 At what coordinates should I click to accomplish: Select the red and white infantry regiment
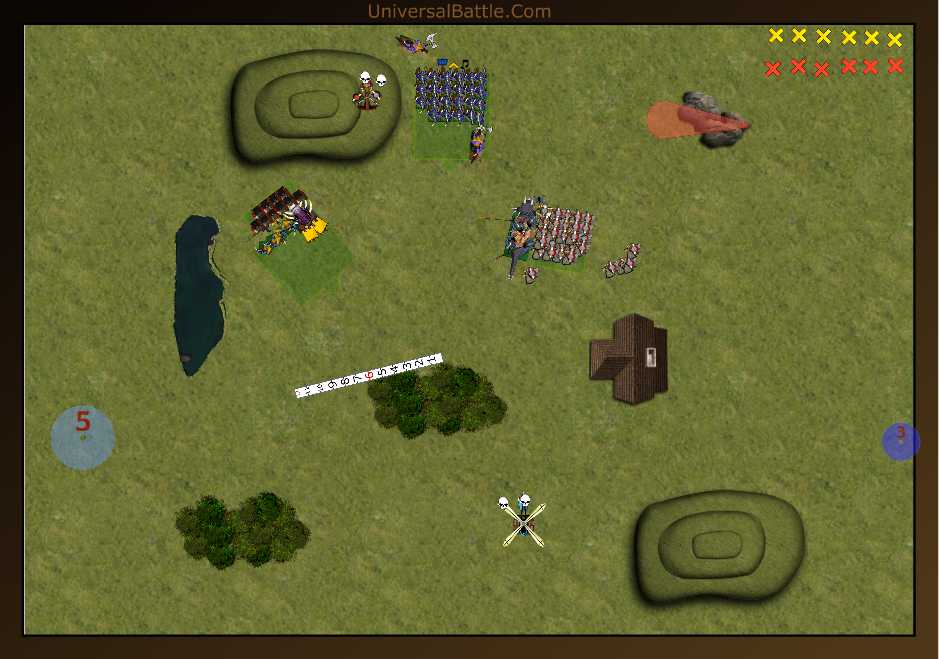point(563,235)
